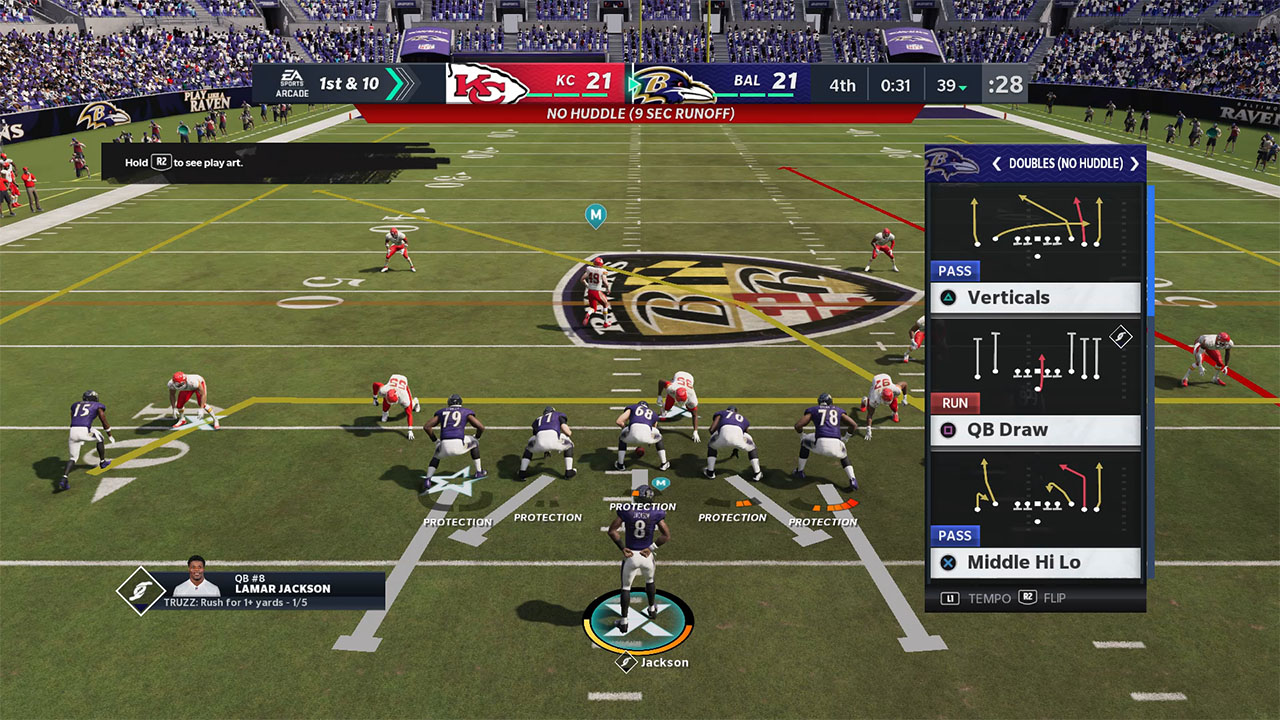Pick the Middle Hi Lo pass play
This screenshot has height=720, width=1280.
(1035, 562)
